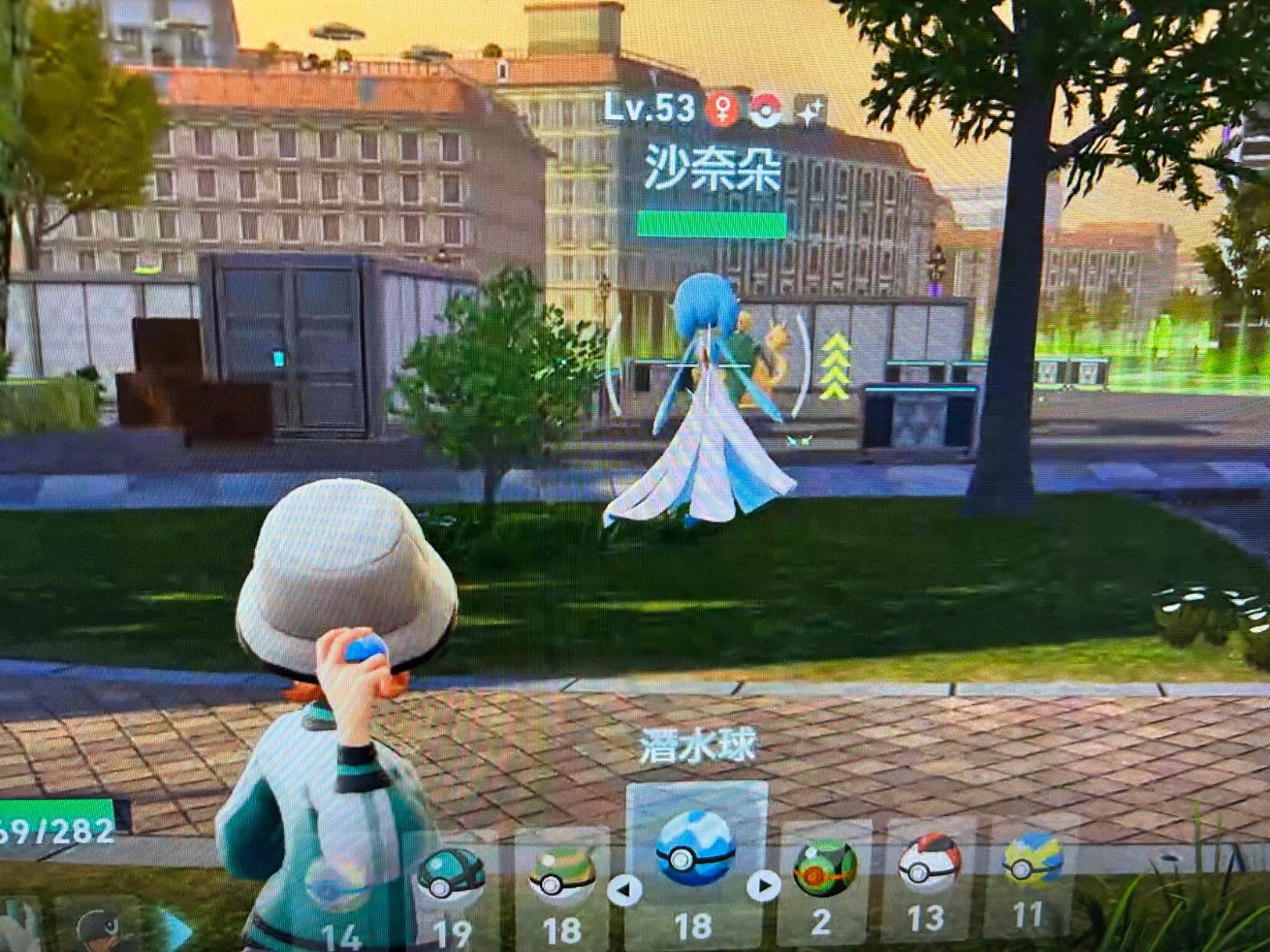Choose the Timer Ball slot
This screenshot has height=952, width=1270.
[928, 863]
